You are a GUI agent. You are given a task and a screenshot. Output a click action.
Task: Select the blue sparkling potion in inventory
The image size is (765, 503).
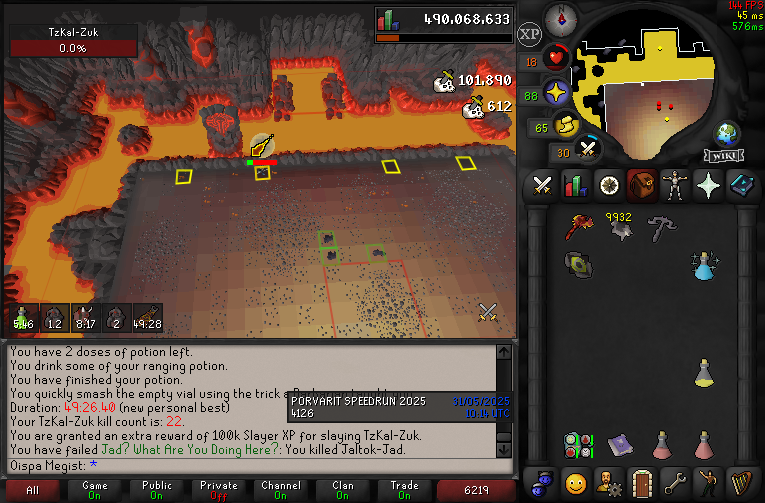(705, 265)
